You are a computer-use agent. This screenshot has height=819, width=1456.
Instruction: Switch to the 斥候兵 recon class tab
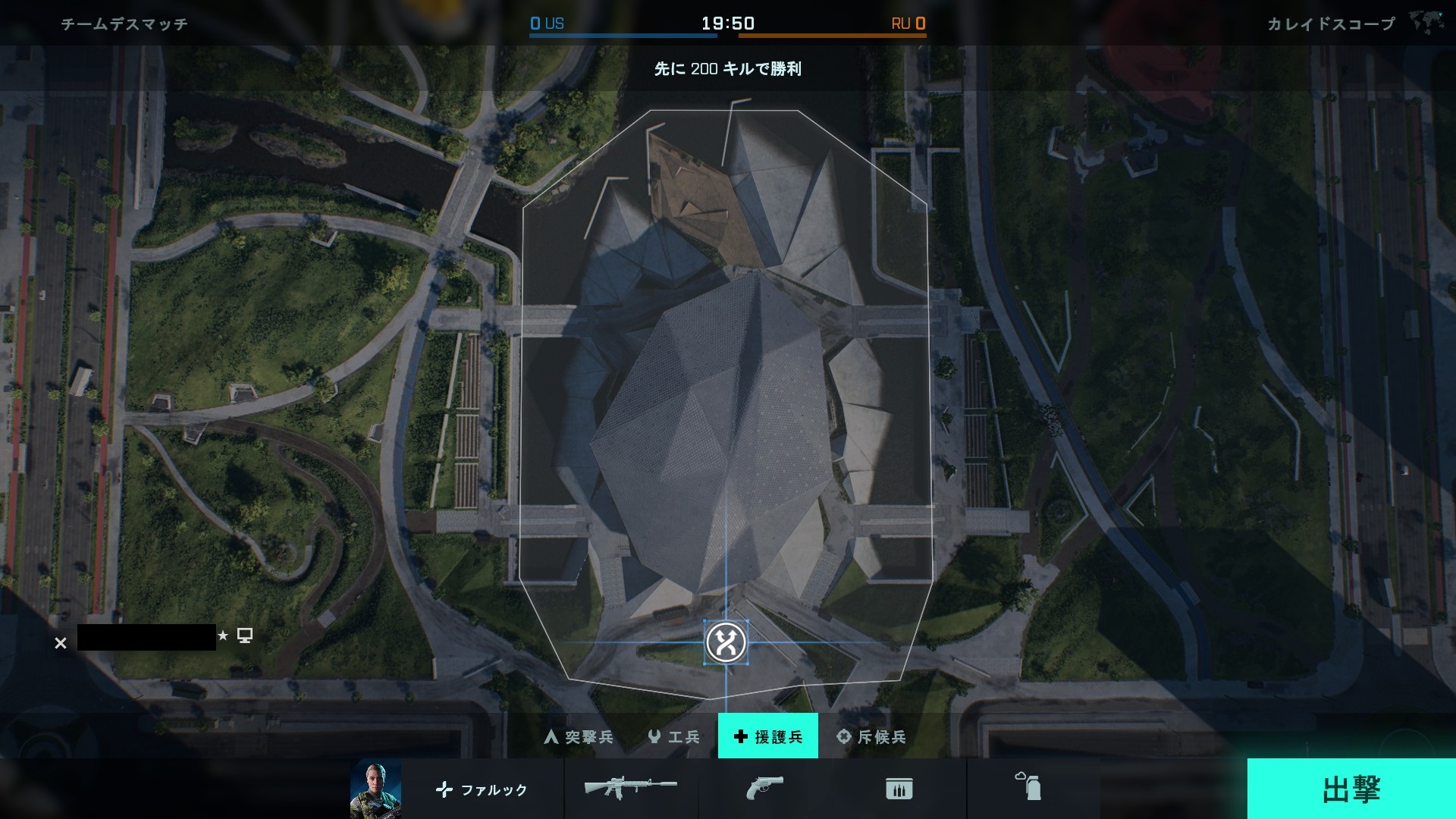pyautogui.click(x=871, y=736)
